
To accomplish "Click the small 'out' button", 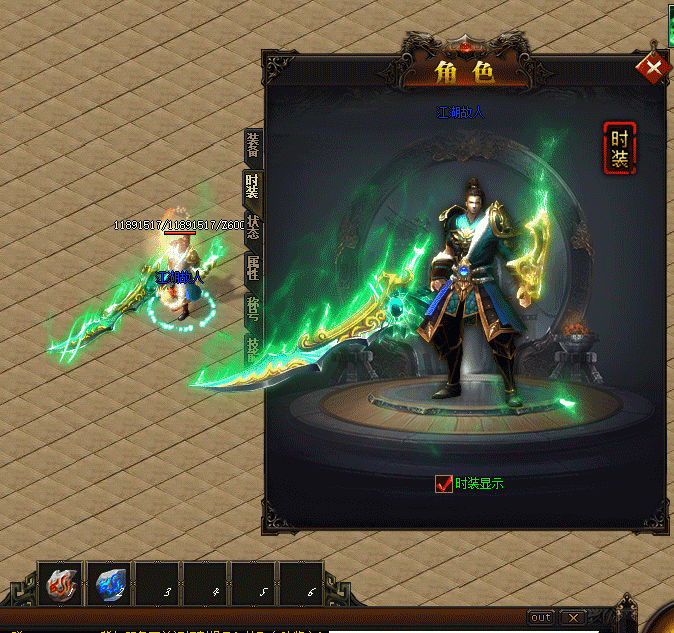I will (540, 617).
